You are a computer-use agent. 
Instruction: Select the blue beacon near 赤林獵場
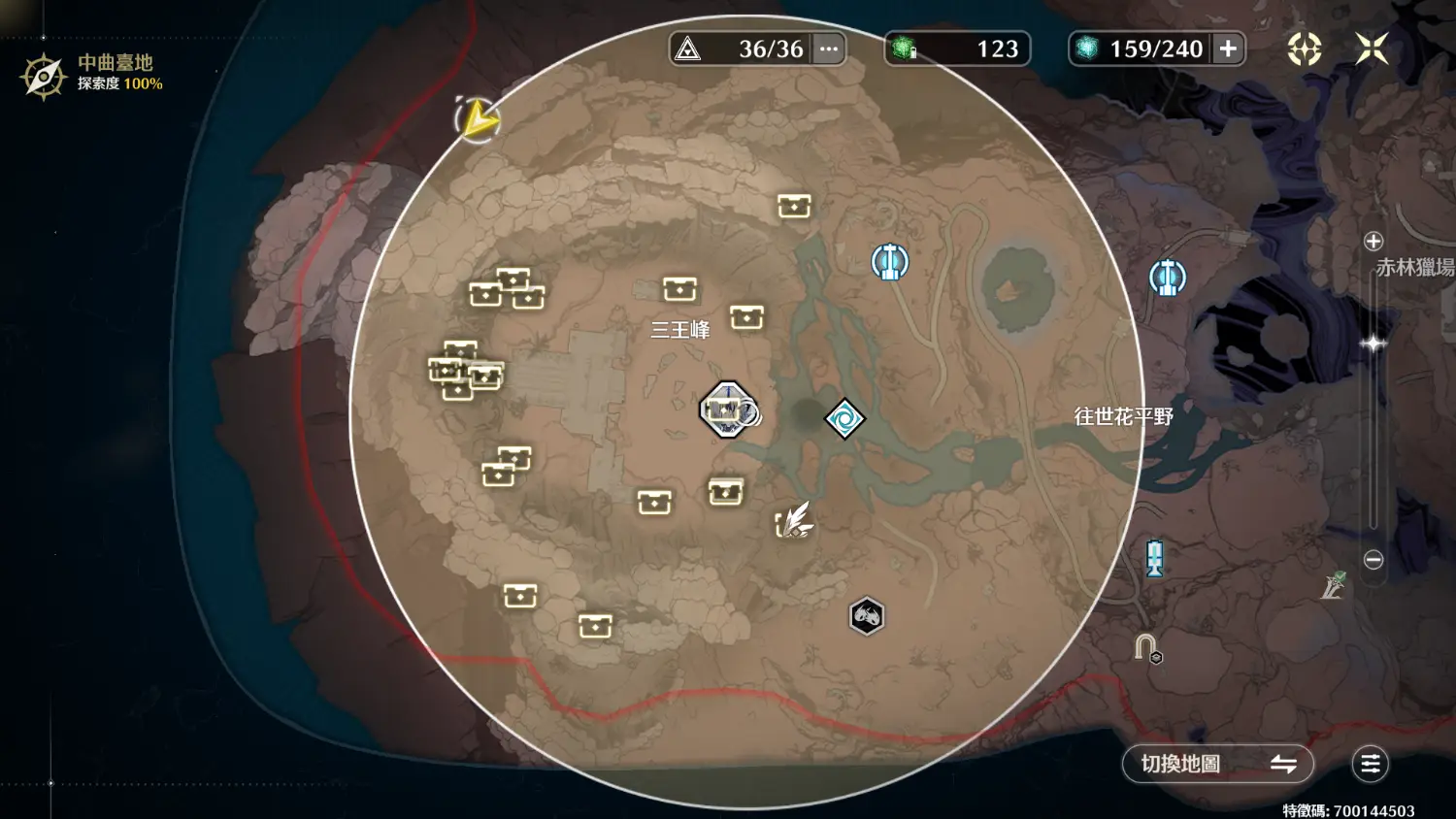pyautogui.click(x=1167, y=278)
